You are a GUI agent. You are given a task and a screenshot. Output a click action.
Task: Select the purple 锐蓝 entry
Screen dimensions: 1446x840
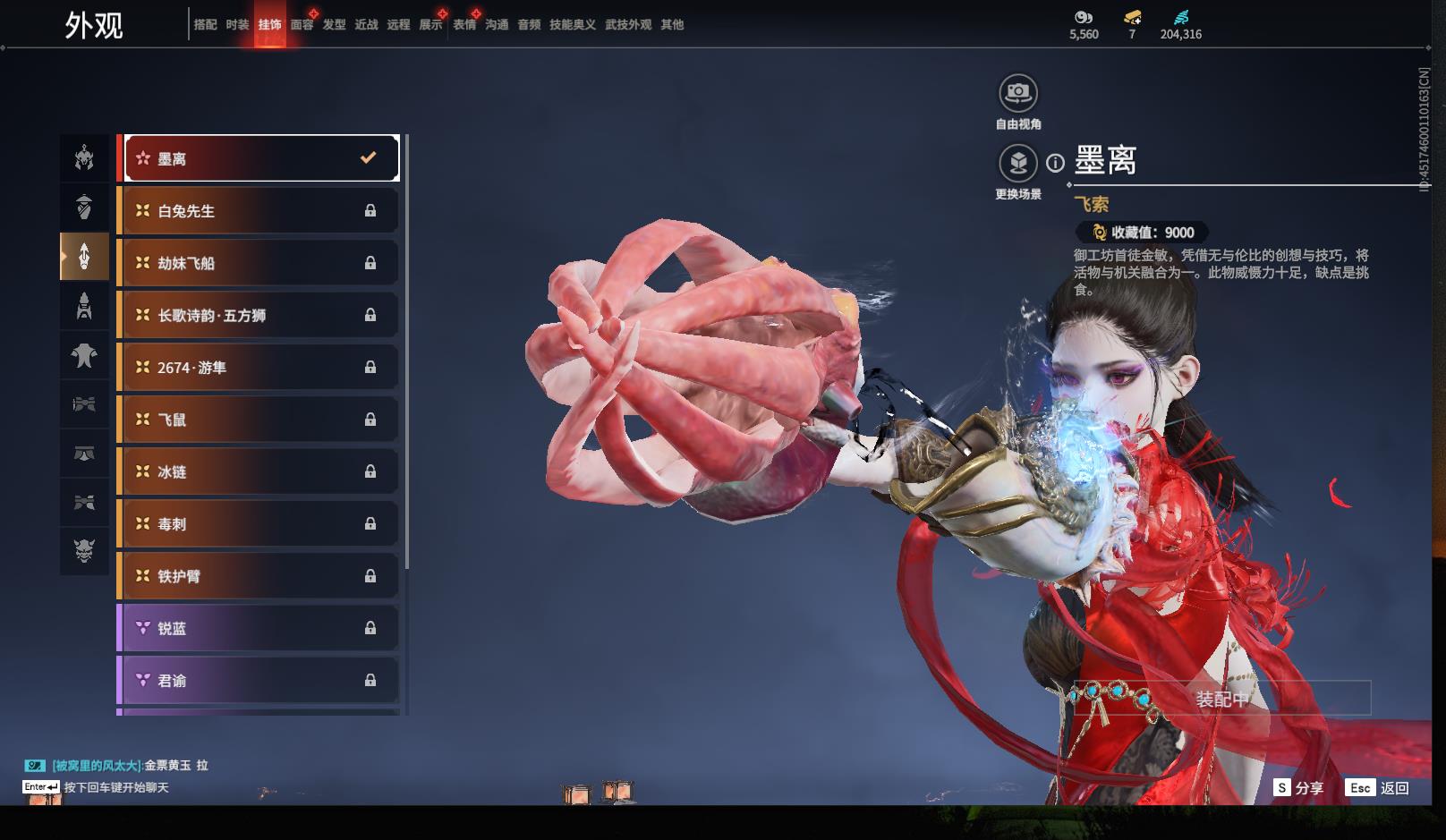[259, 628]
